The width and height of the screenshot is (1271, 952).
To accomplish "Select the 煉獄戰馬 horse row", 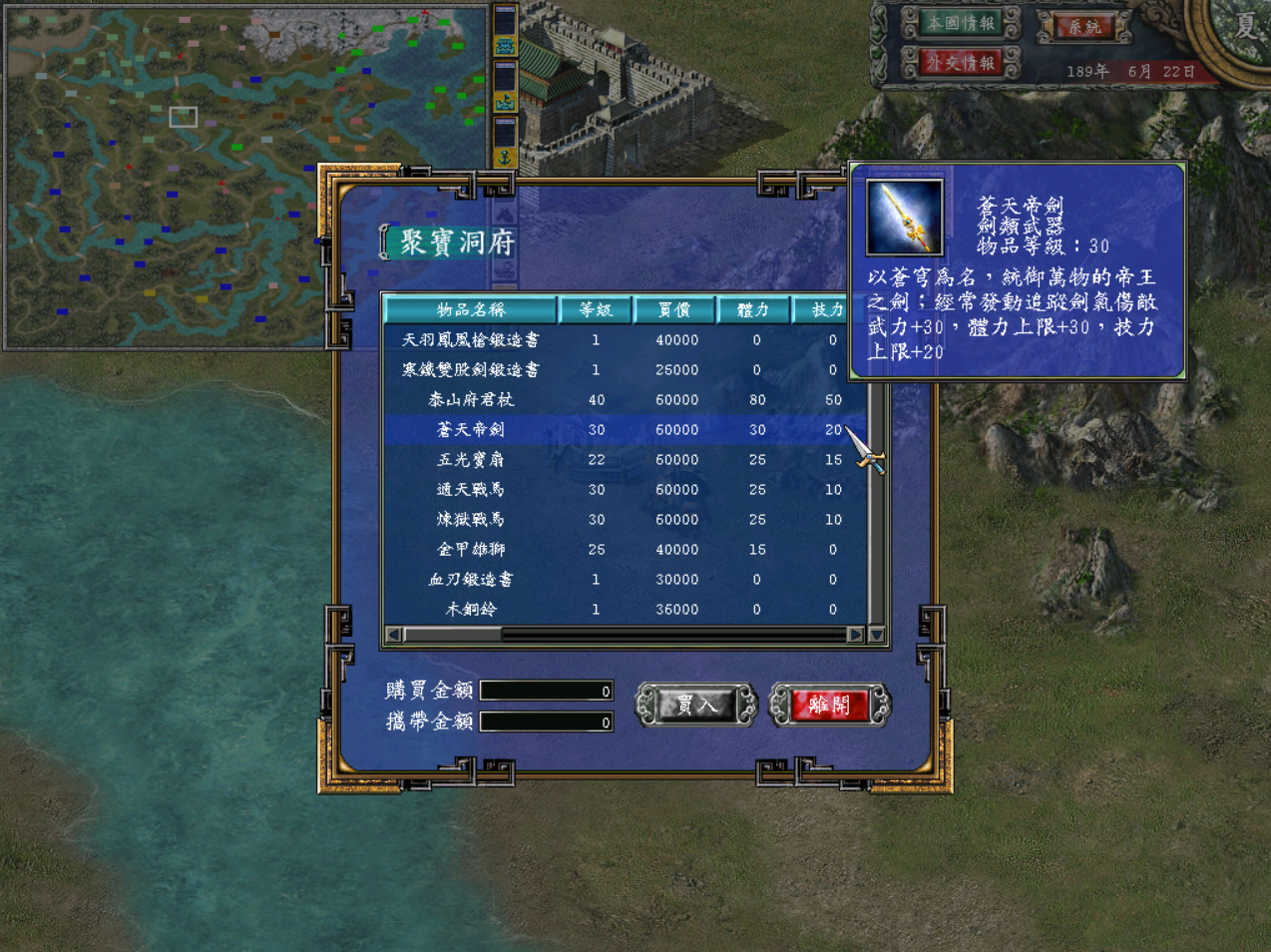I will pyautogui.click(x=470, y=520).
